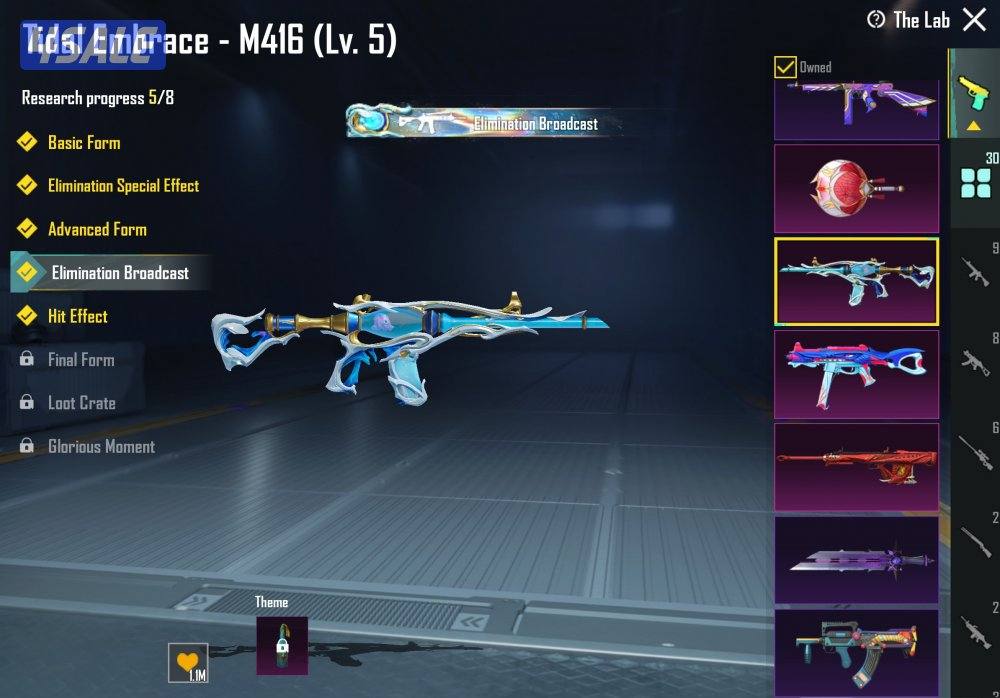Select the purple machete skin thumbnail
This screenshot has width=1000, height=698.
coord(857,560)
